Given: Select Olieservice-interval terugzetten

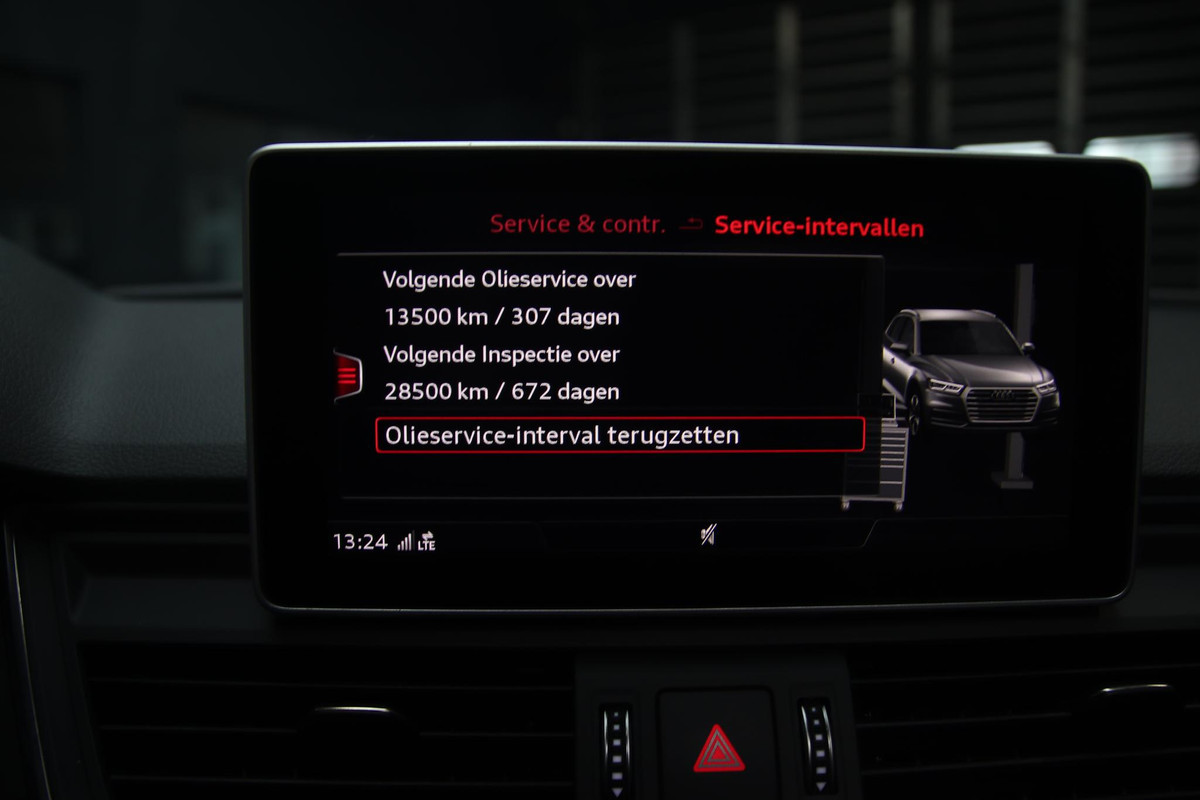Looking at the screenshot, I should coord(619,436).
